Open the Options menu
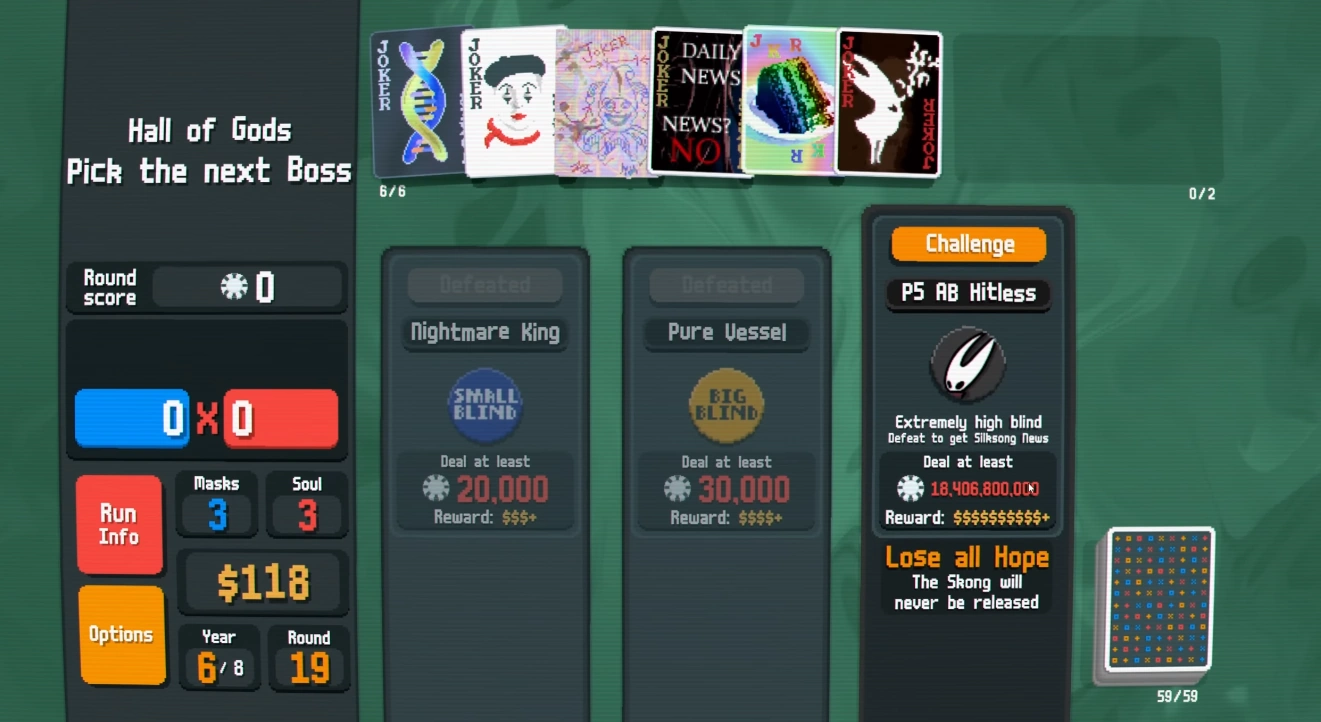The image size is (1321, 722). point(120,634)
